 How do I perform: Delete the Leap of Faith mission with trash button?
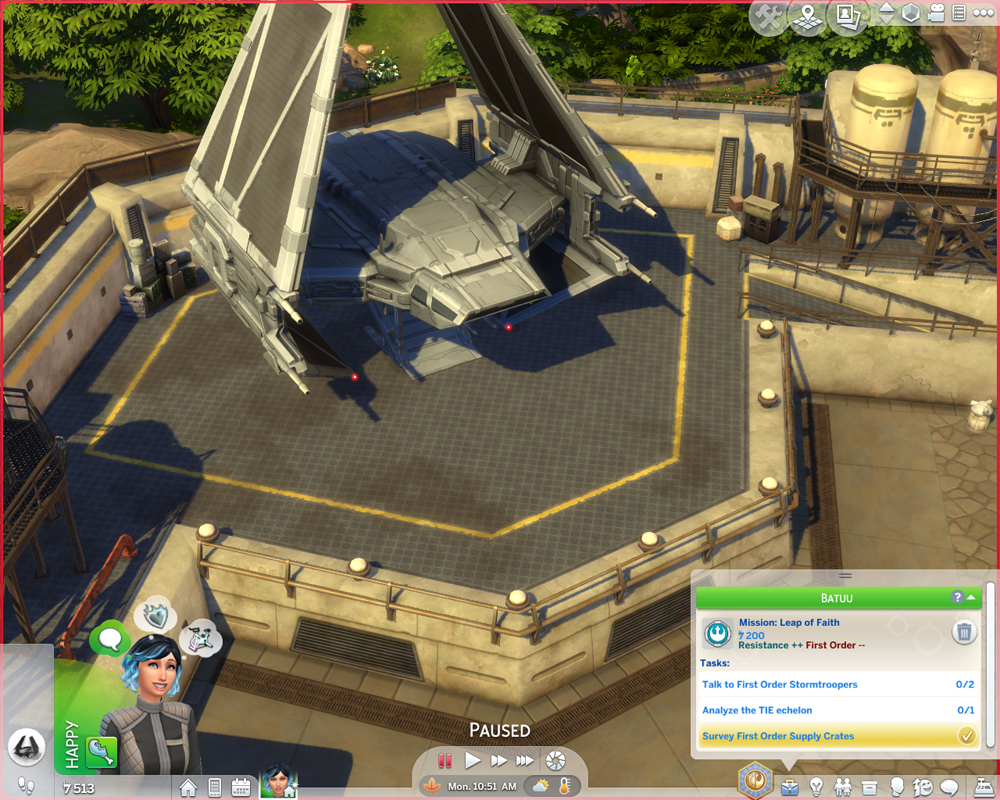pos(964,632)
